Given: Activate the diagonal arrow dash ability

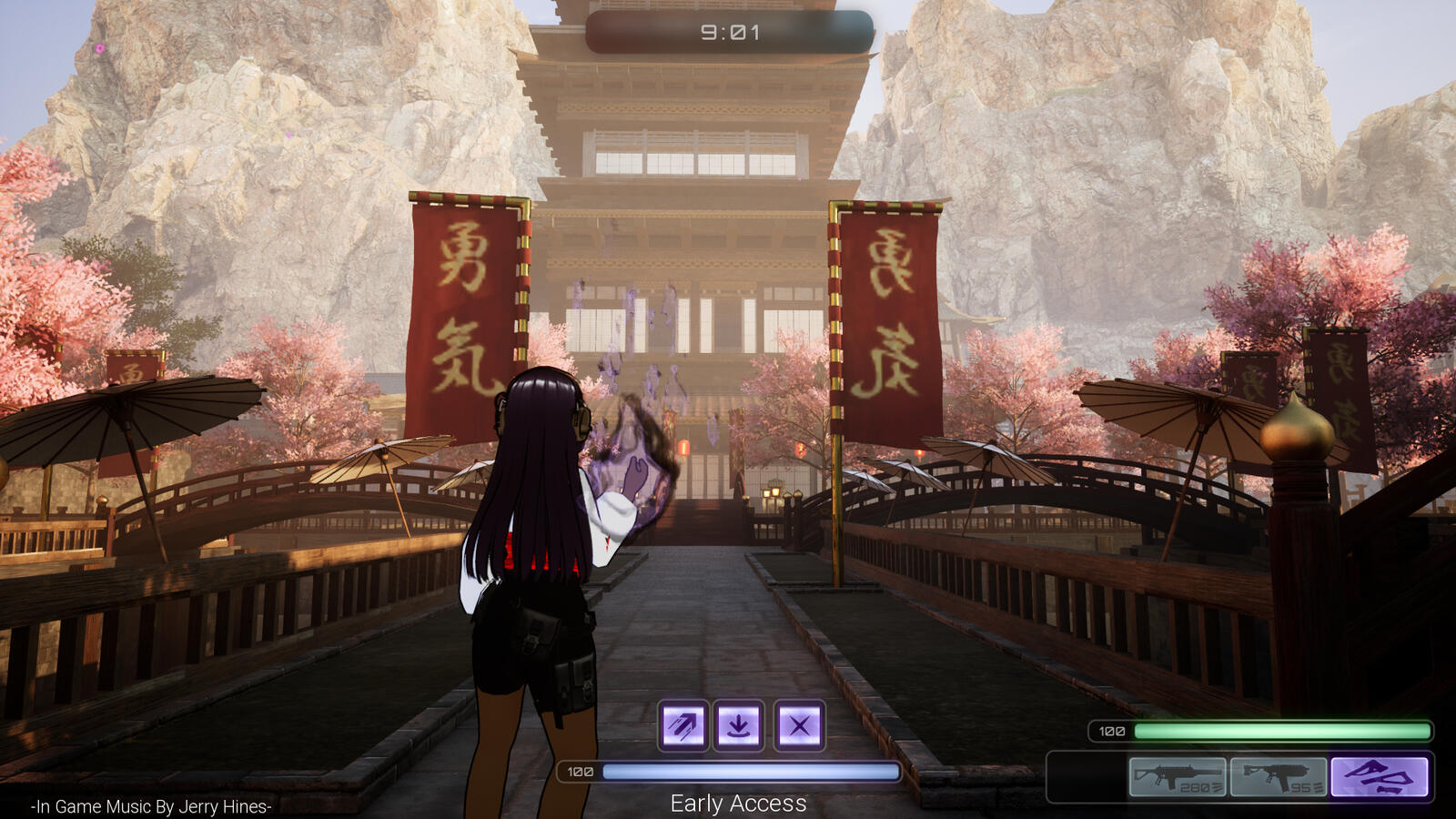Looking at the screenshot, I should [x=682, y=725].
